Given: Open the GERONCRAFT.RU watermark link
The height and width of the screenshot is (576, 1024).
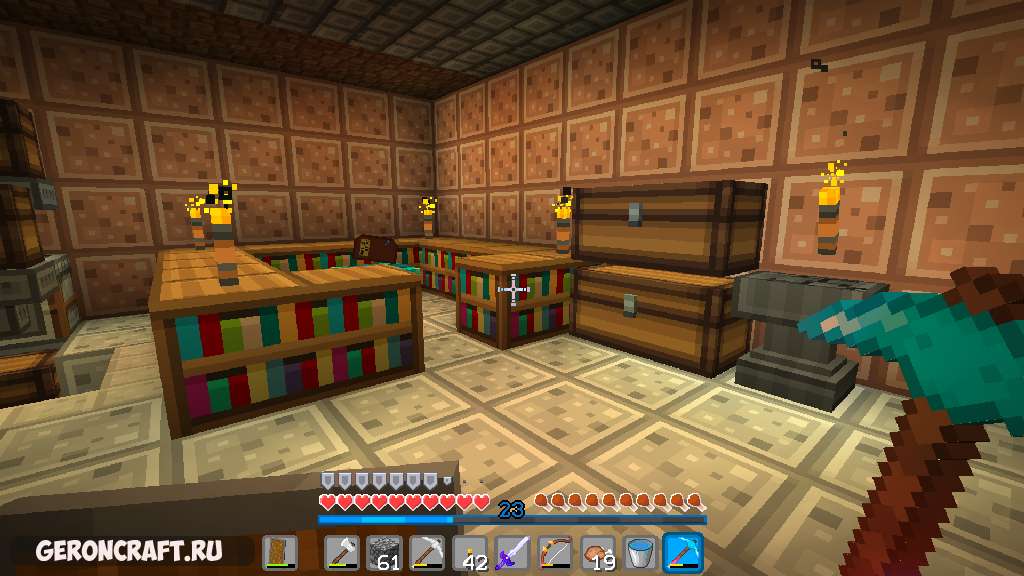Looking at the screenshot, I should click(x=128, y=551).
